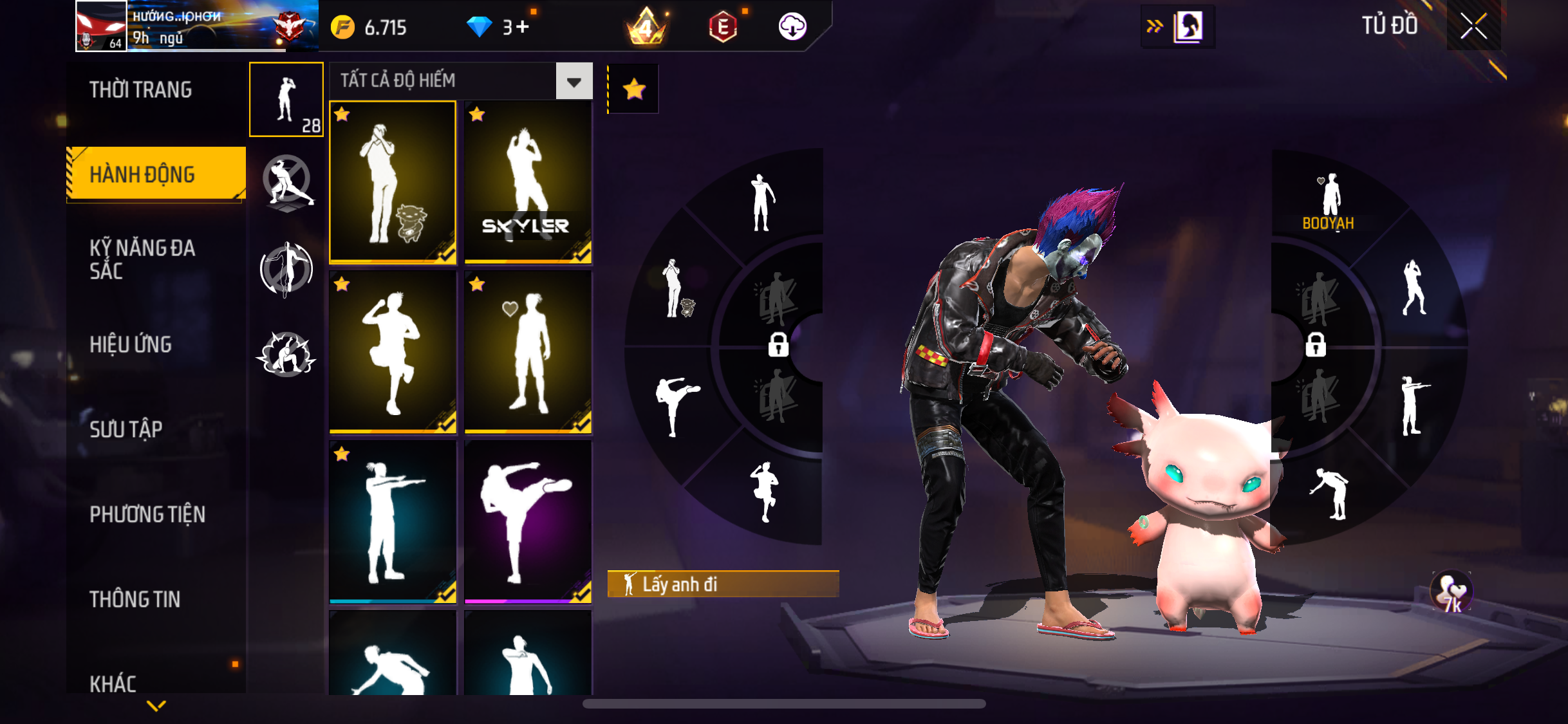
Task: Toggle the star favorites filter
Action: [x=634, y=89]
